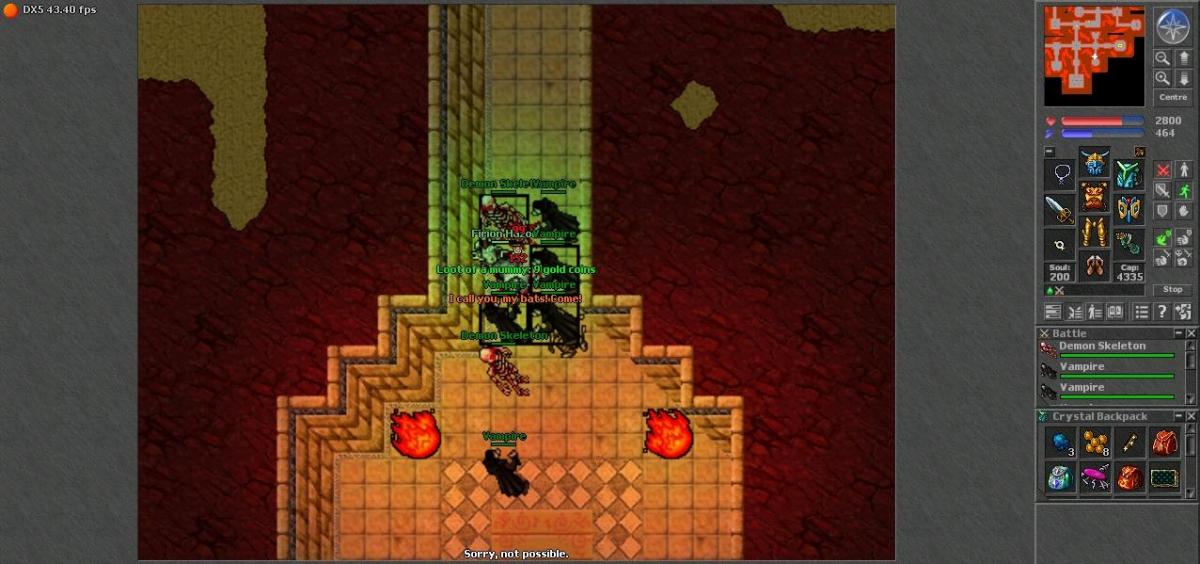Image resolution: width=1200 pixels, height=564 pixels.
Task: Enable the green running chase mode
Action: [1183, 190]
